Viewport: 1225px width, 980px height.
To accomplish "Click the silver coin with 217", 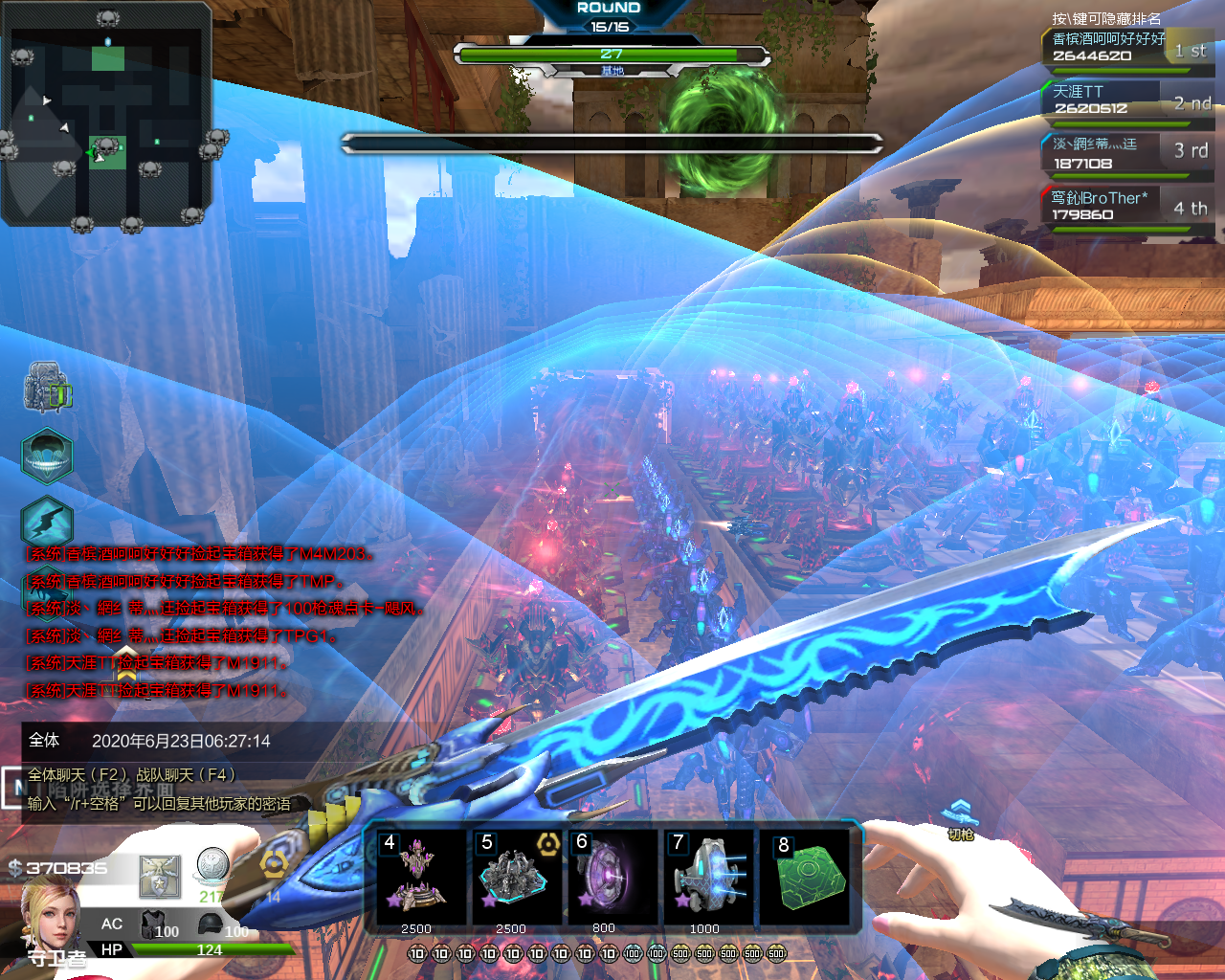I will pos(212,869).
